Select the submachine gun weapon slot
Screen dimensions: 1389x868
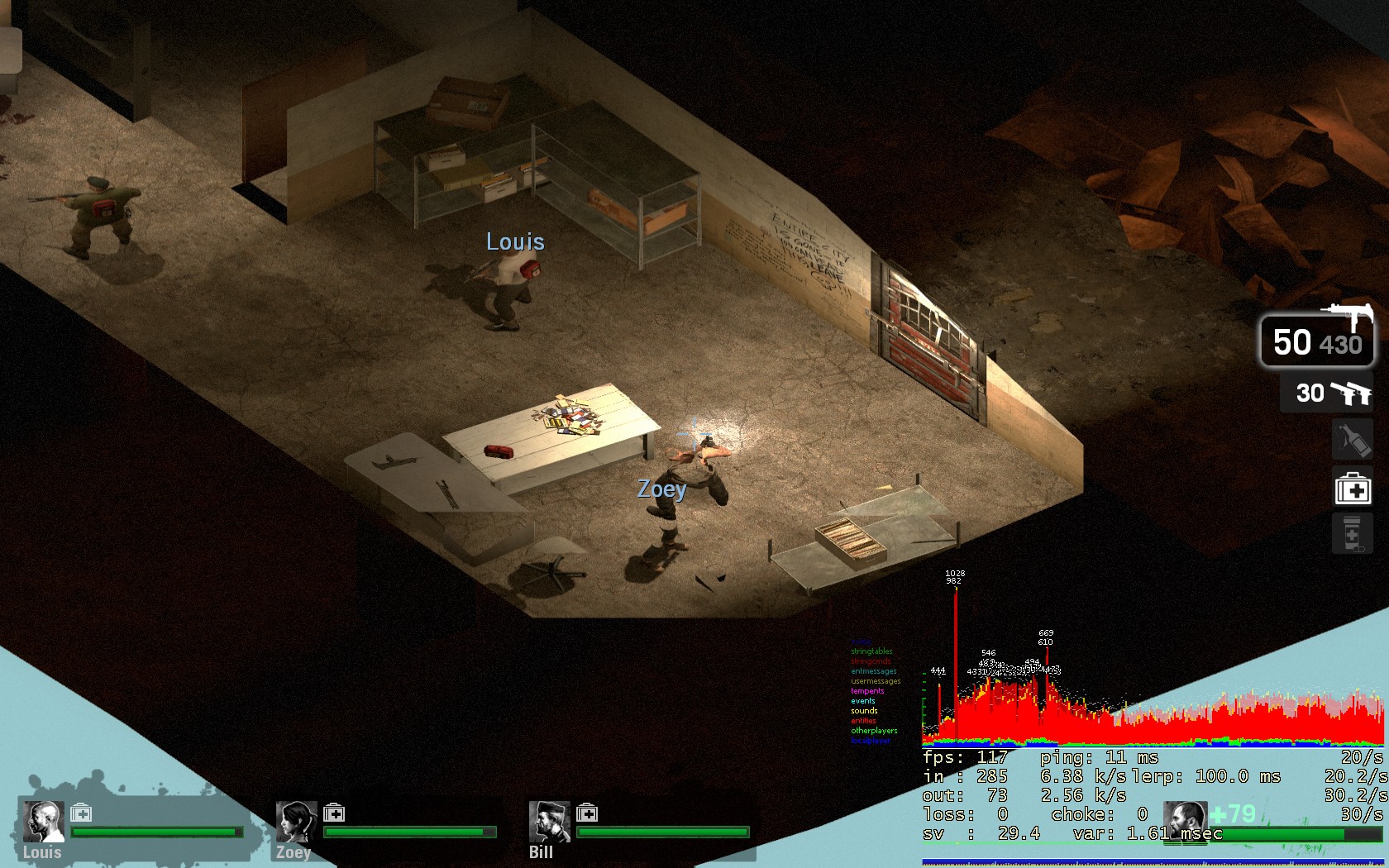1317,340
